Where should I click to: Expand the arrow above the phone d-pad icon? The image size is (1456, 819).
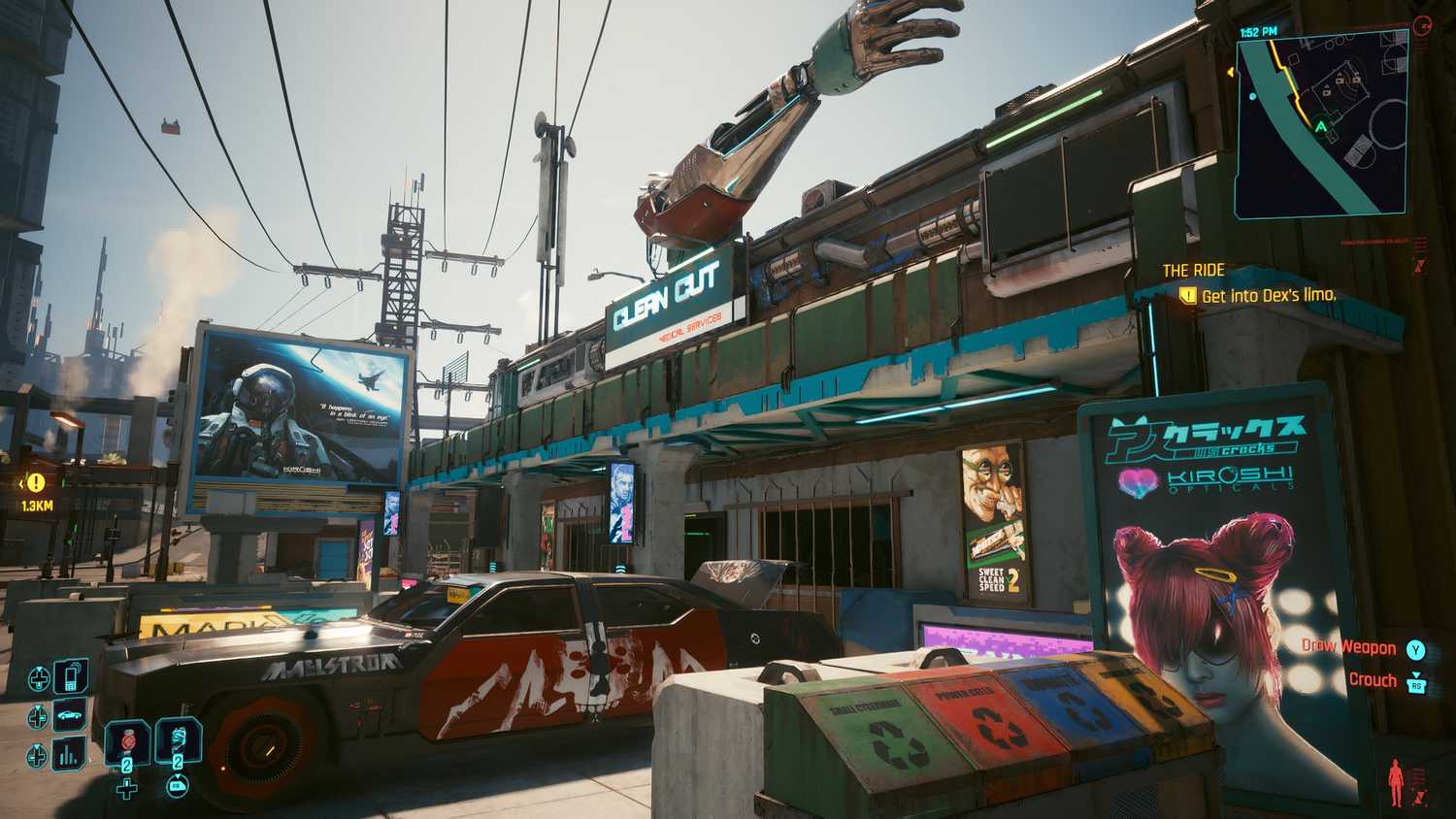(40, 668)
